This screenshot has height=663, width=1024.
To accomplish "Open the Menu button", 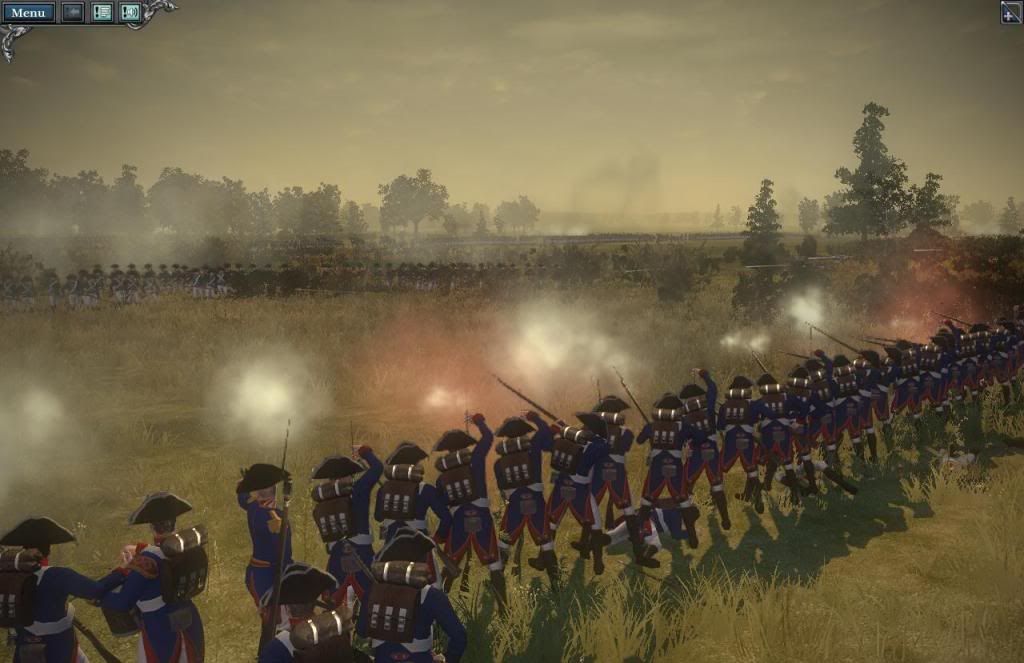I will [28, 12].
